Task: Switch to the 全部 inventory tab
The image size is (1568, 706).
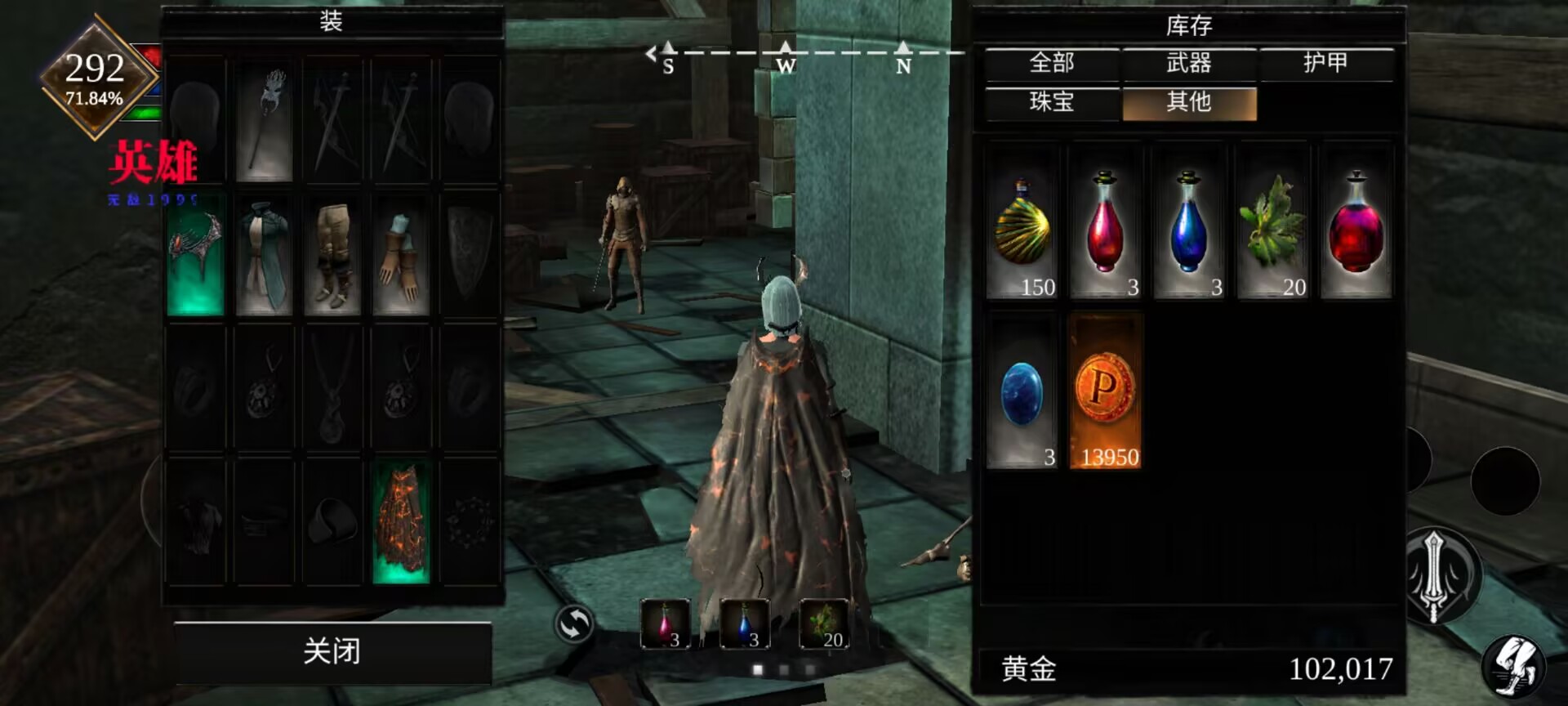Action: (x=1052, y=64)
